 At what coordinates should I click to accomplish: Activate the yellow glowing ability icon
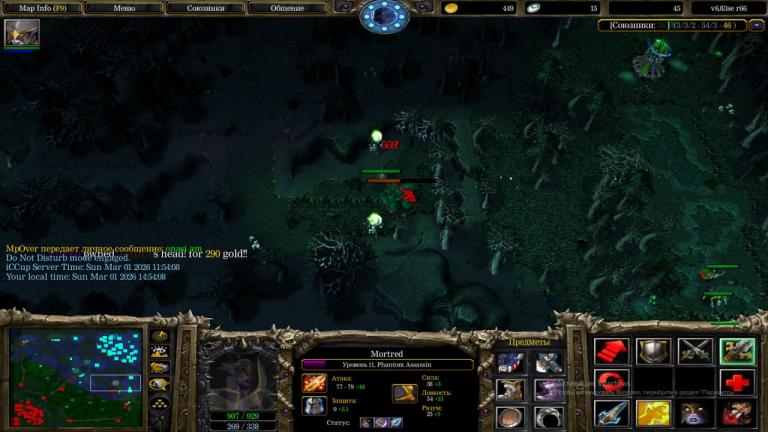pos(653,414)
